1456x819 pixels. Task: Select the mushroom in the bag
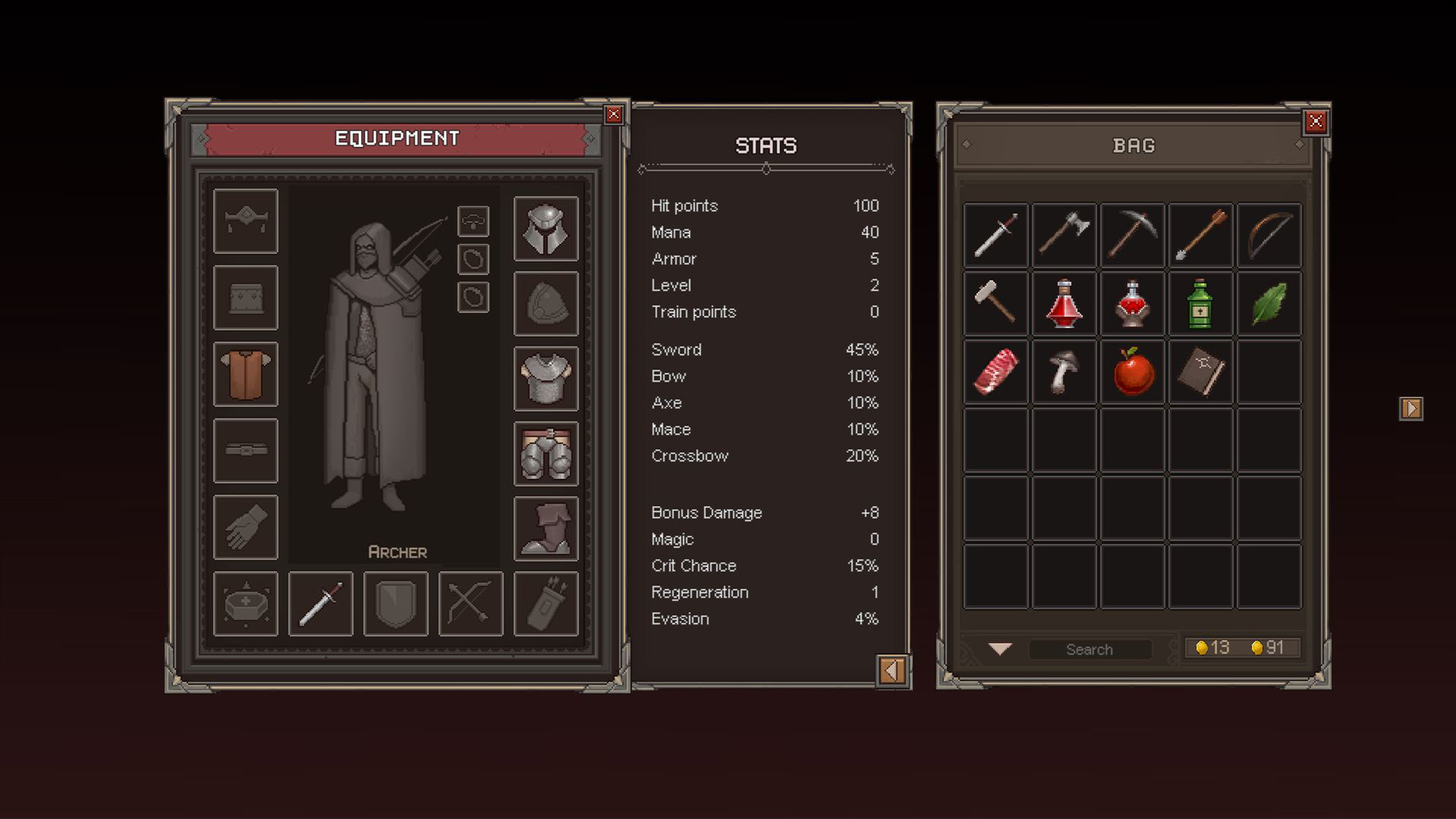click(x=1064, y=372)
